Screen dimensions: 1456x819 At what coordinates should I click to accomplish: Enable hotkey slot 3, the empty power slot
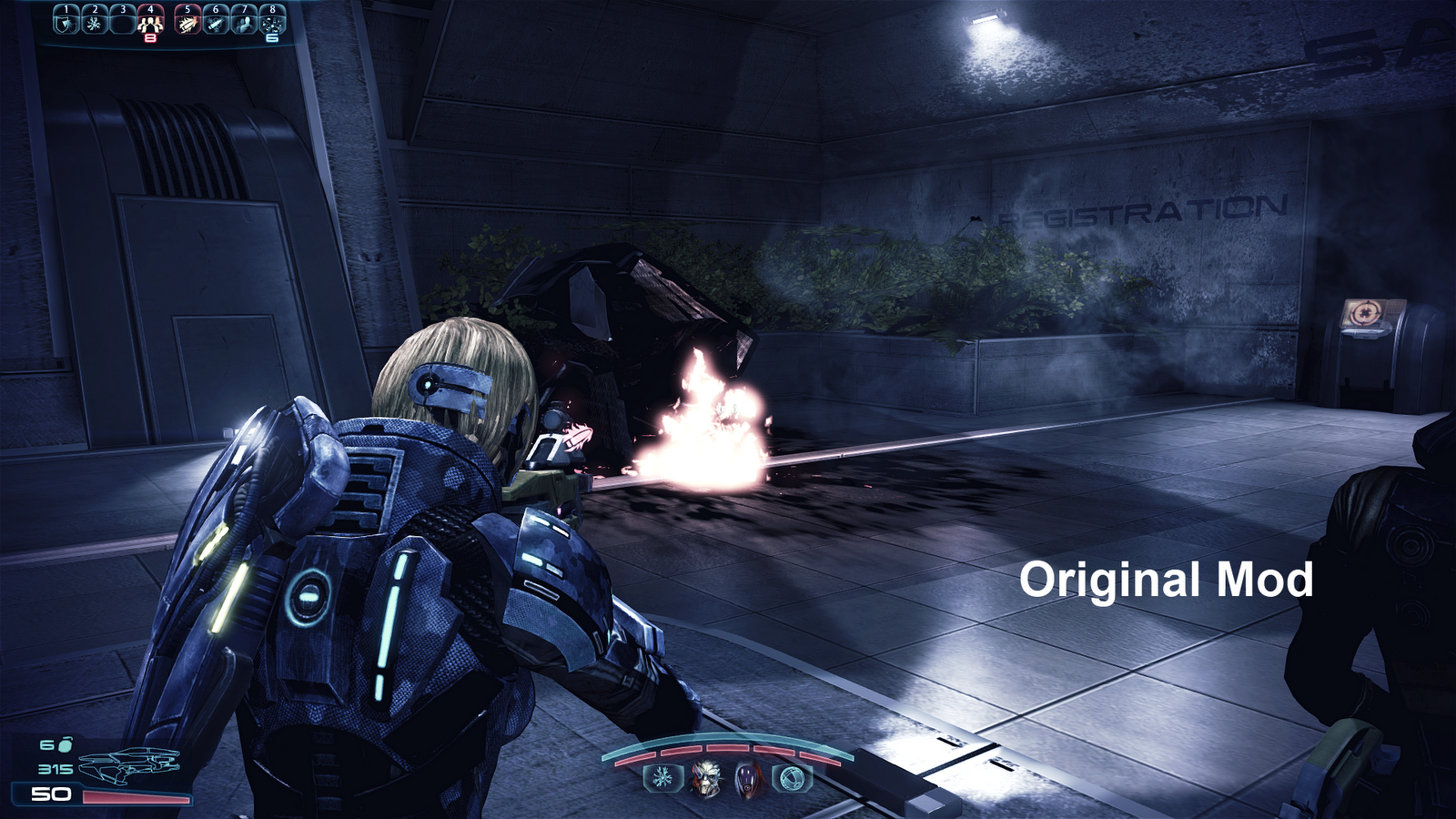123,23
